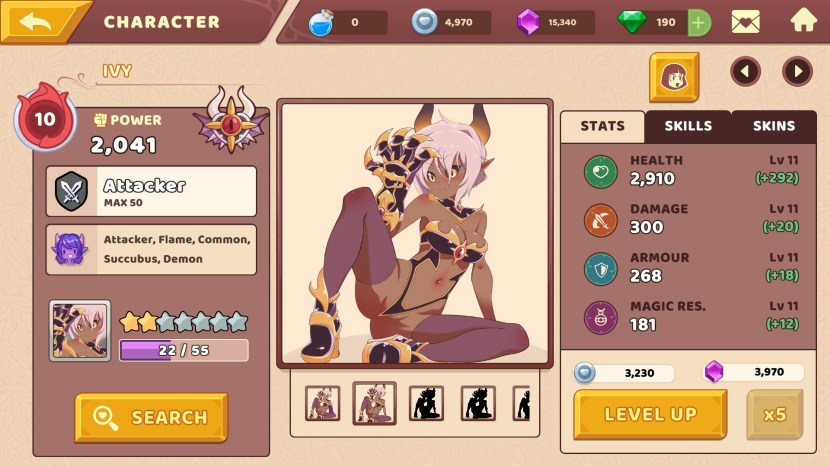Open the Ivy shard portrait icon
Screen dimensions: 830x467
click(x=80, y=331)
